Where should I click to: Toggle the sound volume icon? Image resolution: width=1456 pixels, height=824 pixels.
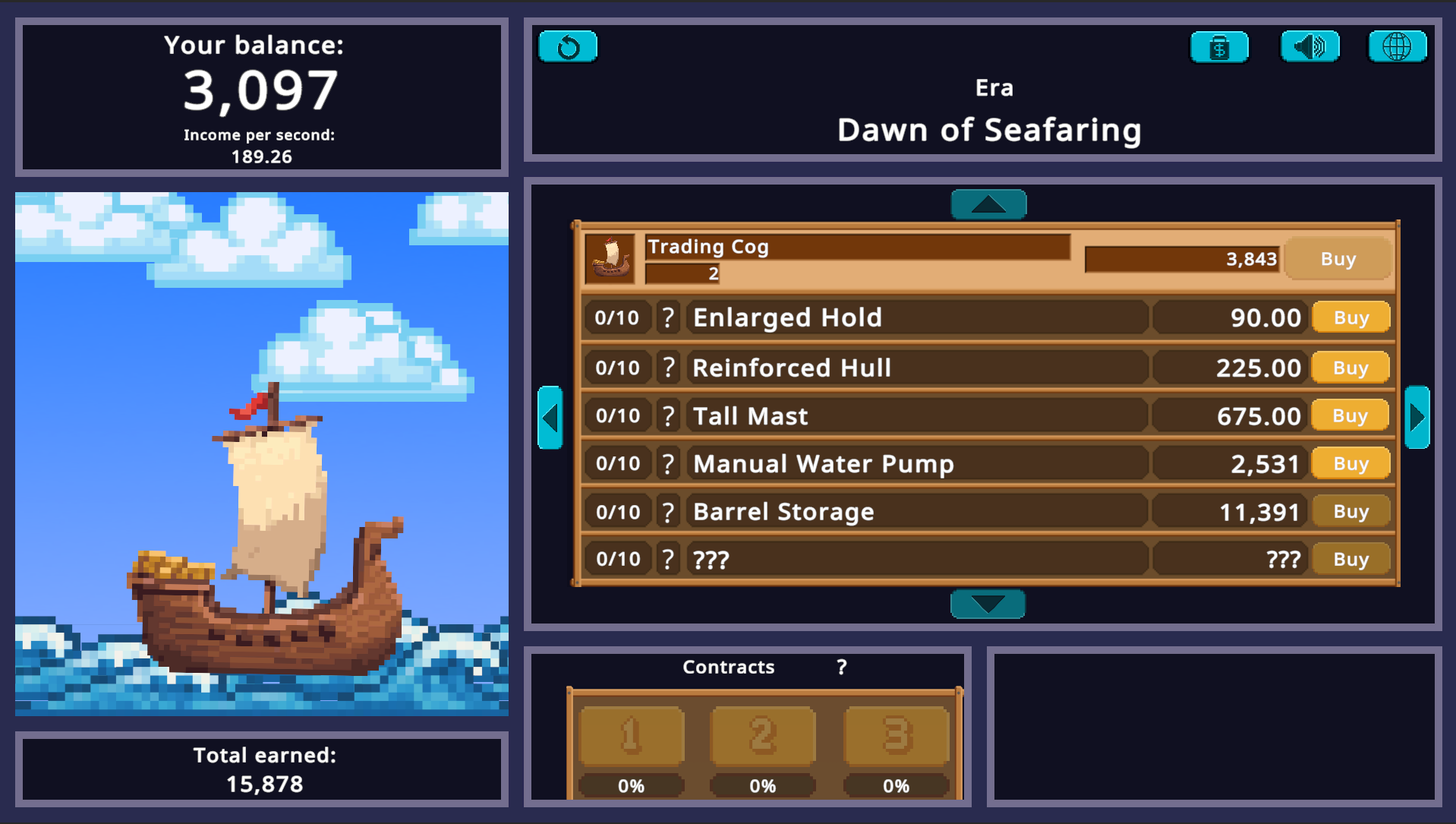[1309, 46]
